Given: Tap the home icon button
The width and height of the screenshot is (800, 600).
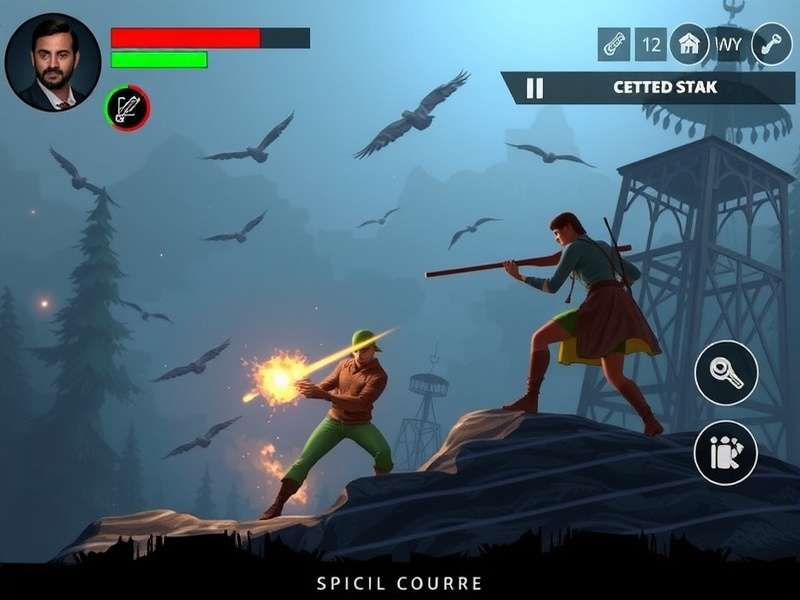Looking at the screenshot, I should coord(688,44).
